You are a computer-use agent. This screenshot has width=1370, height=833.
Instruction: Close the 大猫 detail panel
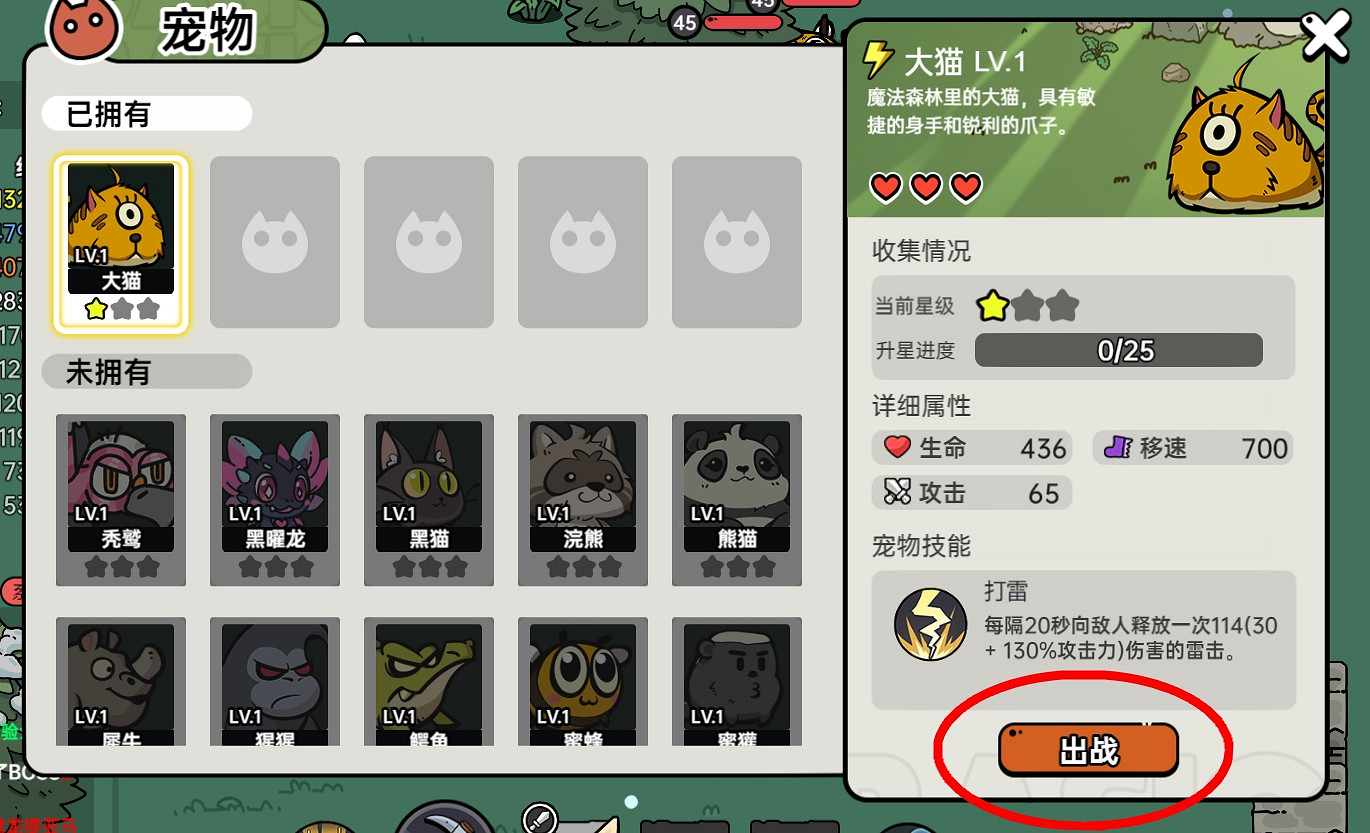tap(1325, 35)
